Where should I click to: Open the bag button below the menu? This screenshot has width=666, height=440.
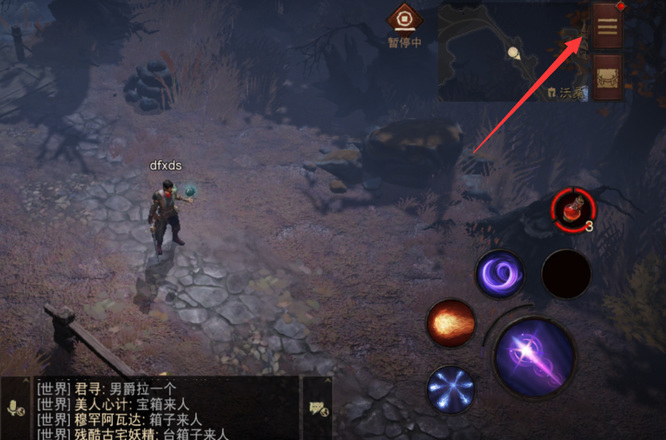[x=607, y=77]
